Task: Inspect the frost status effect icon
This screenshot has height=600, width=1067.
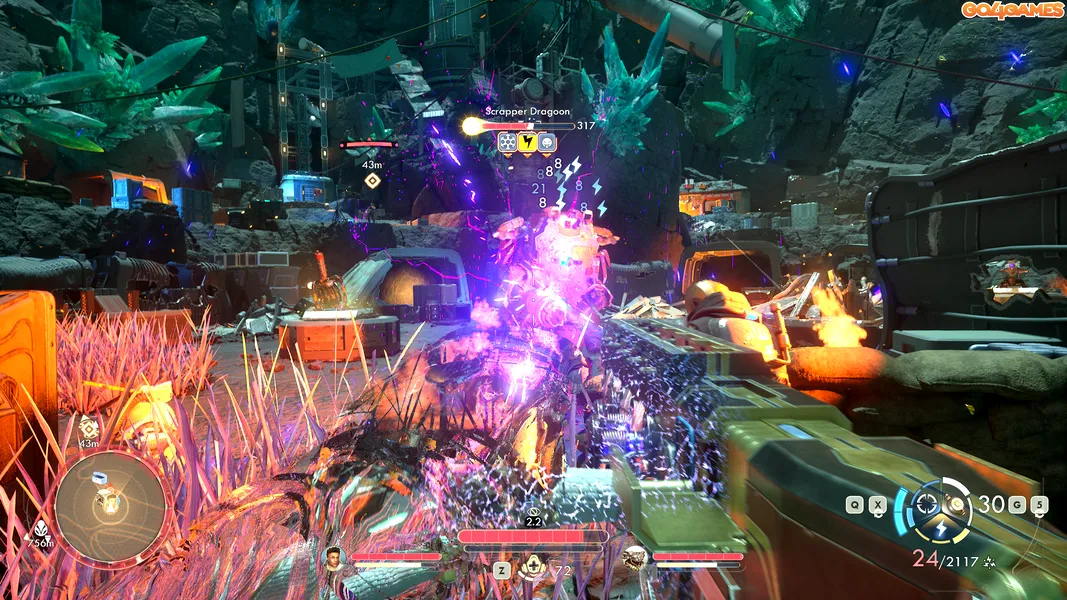Action: point(508,142)
